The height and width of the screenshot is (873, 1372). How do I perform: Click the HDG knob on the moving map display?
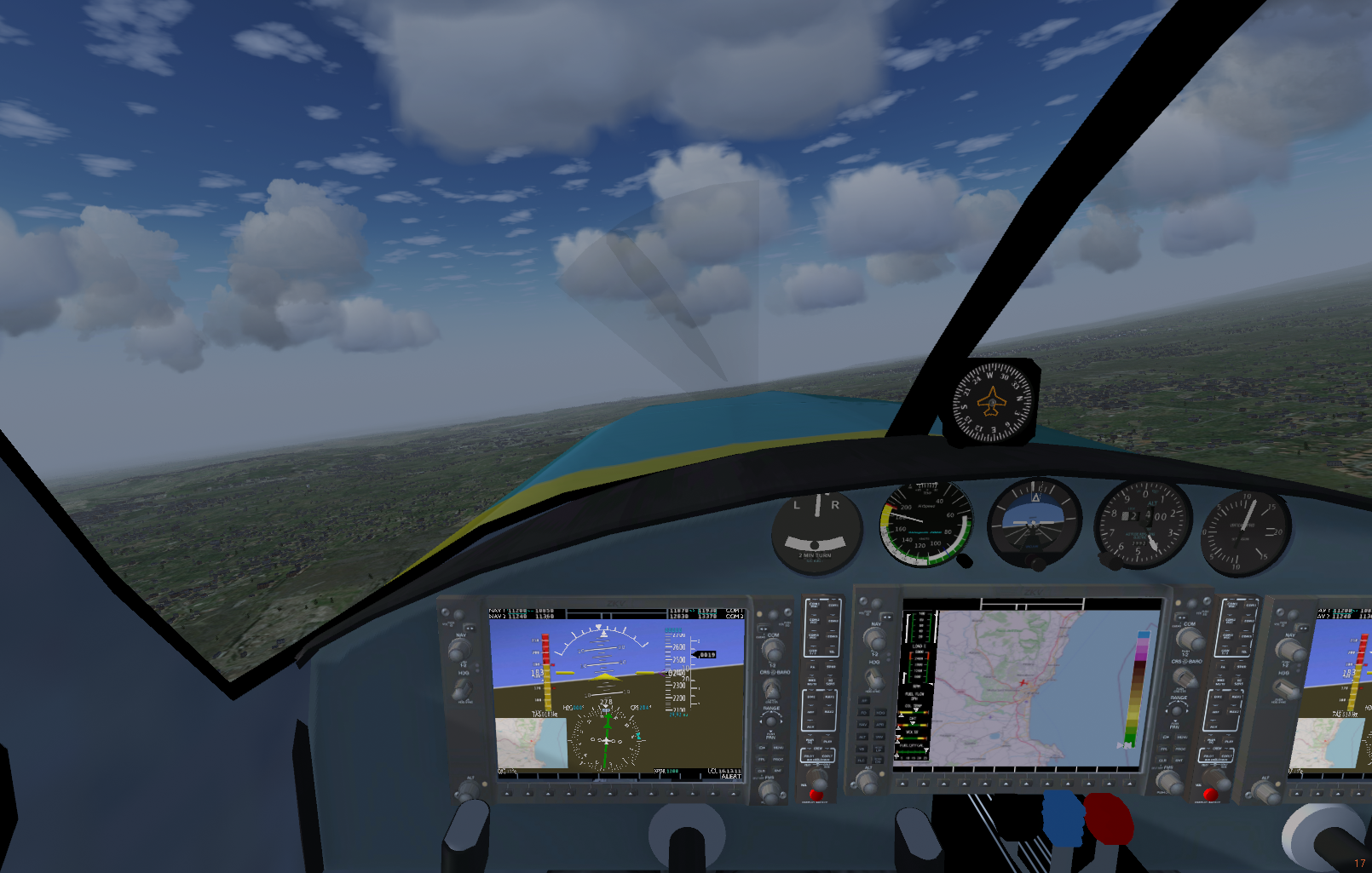[x=874, y=679]
